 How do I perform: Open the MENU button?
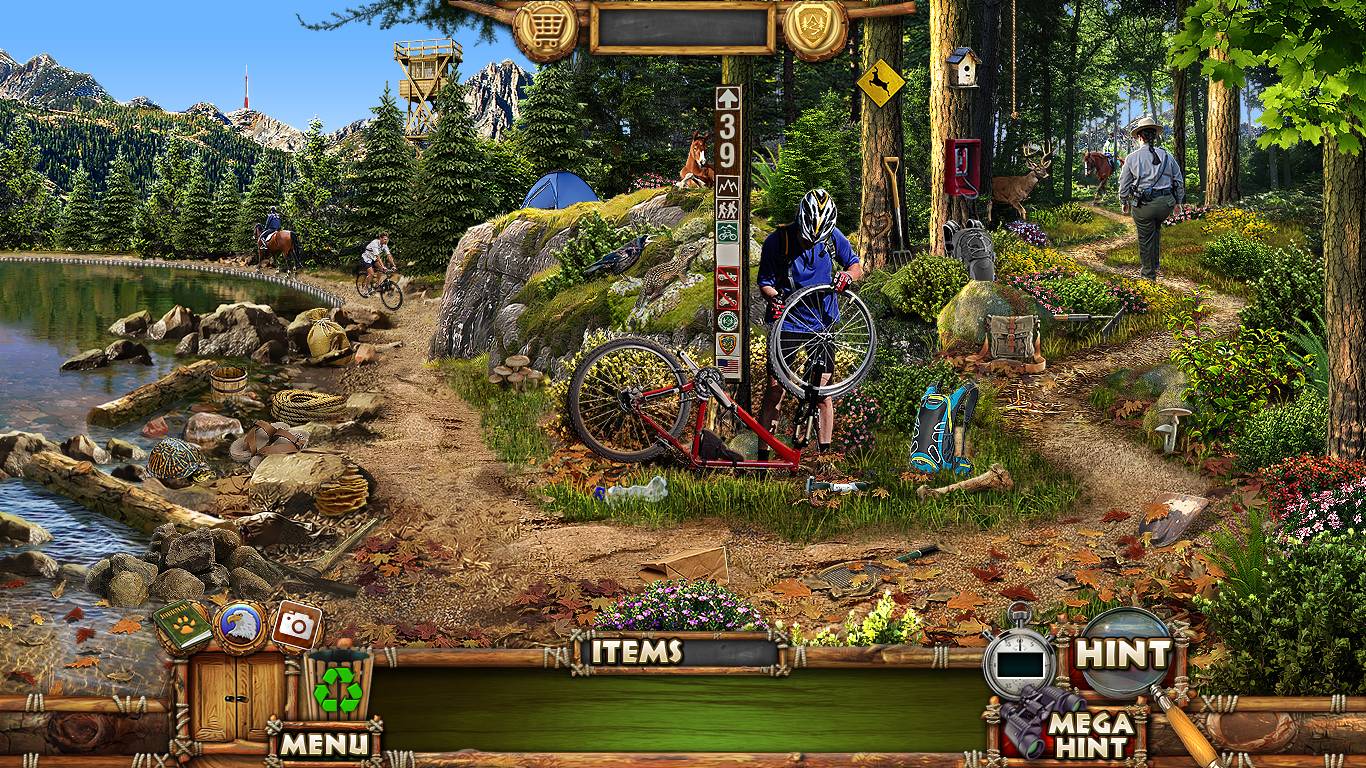pyautogui.click(x=323, y=743)
